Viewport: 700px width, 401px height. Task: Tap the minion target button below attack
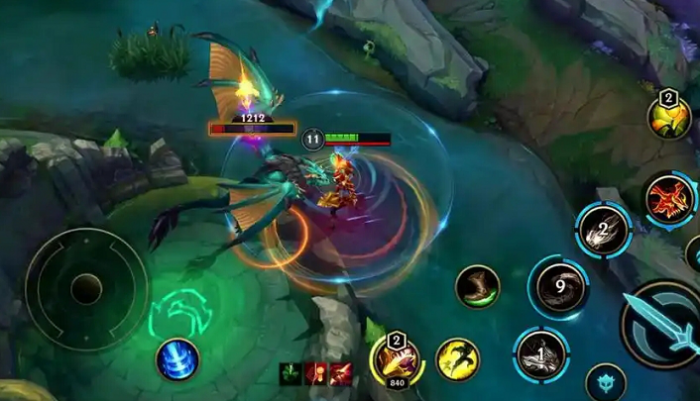click(605, 383)
